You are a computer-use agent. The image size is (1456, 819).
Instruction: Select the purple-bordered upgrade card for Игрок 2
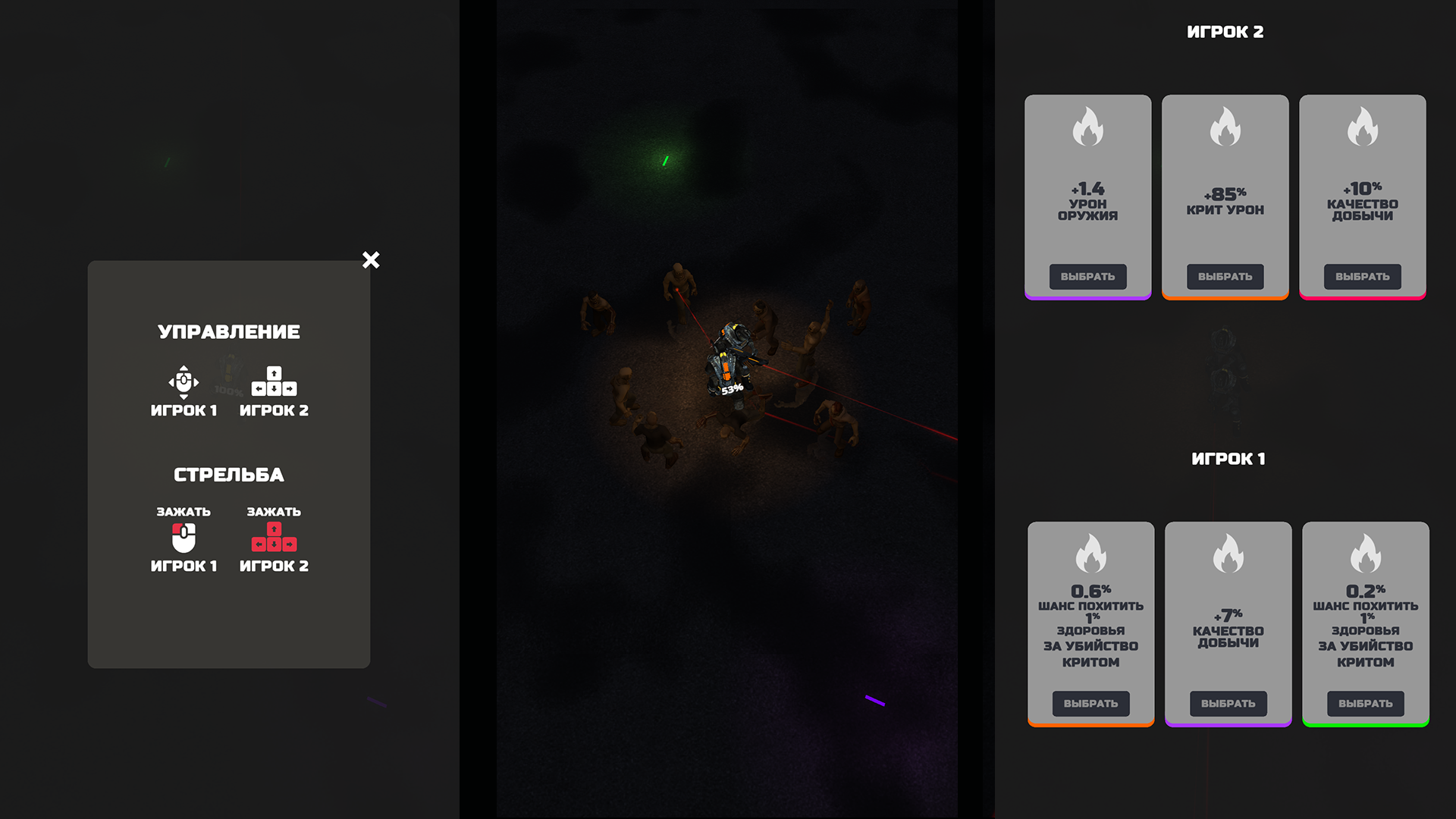(1087, 276)
